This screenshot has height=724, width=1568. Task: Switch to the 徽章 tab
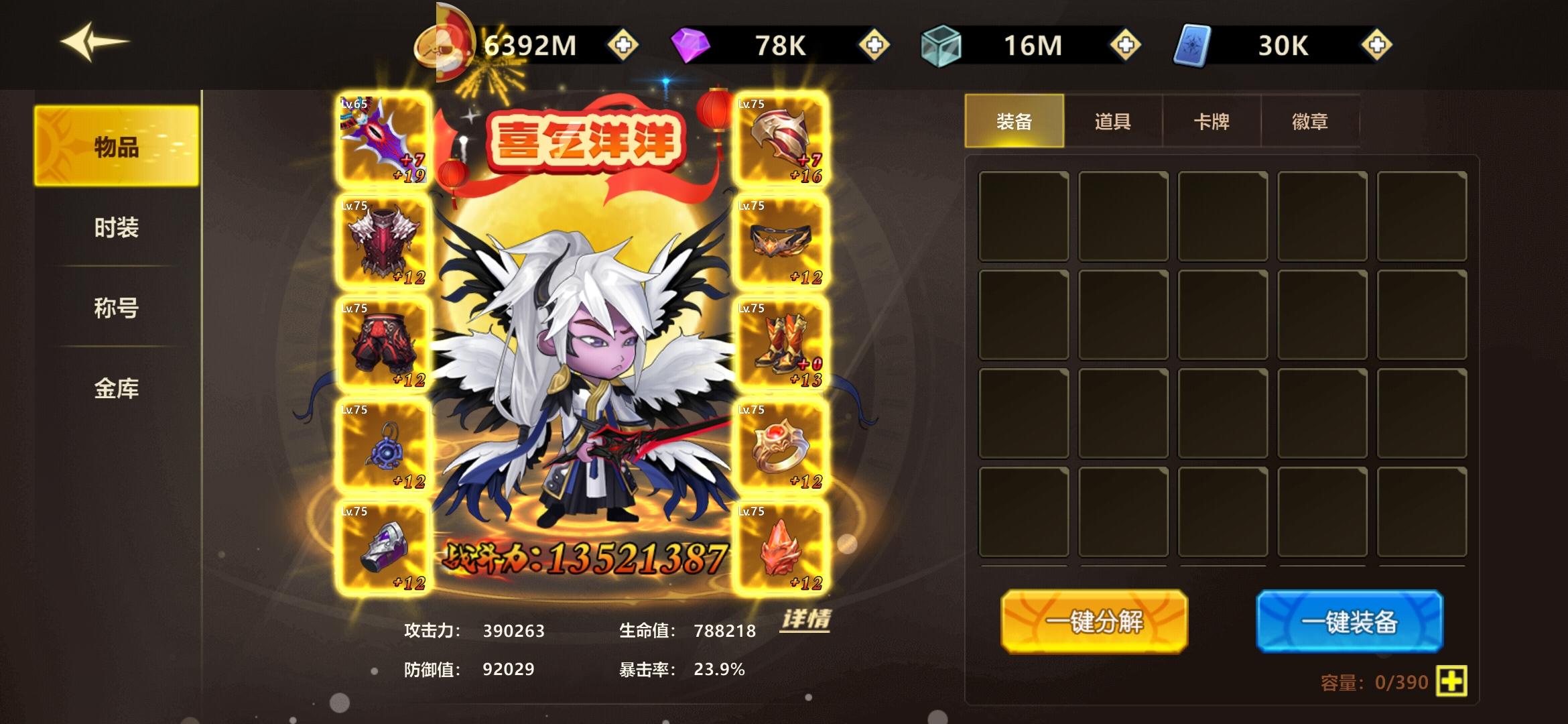[1310, 121]
